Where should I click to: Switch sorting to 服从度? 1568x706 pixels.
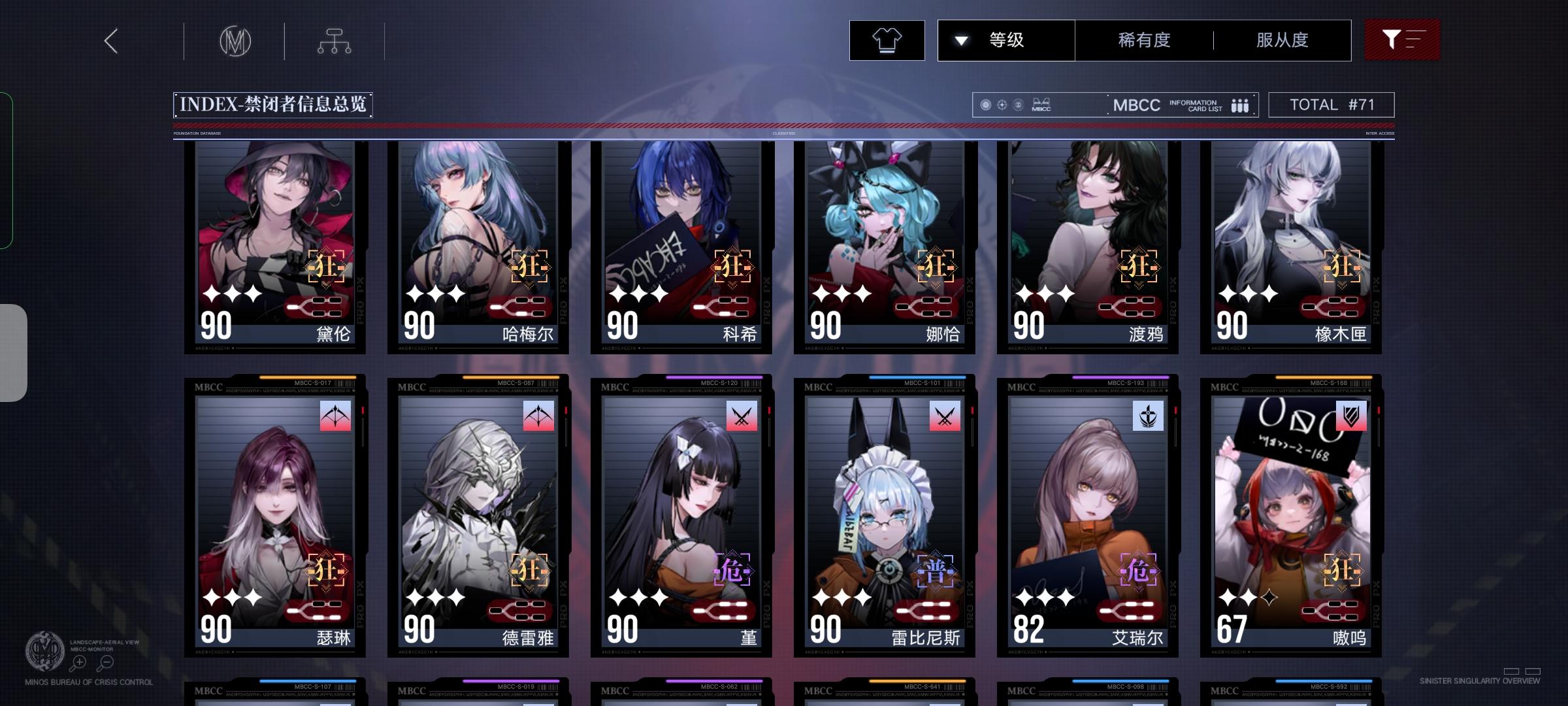[x=1281, y=40]
